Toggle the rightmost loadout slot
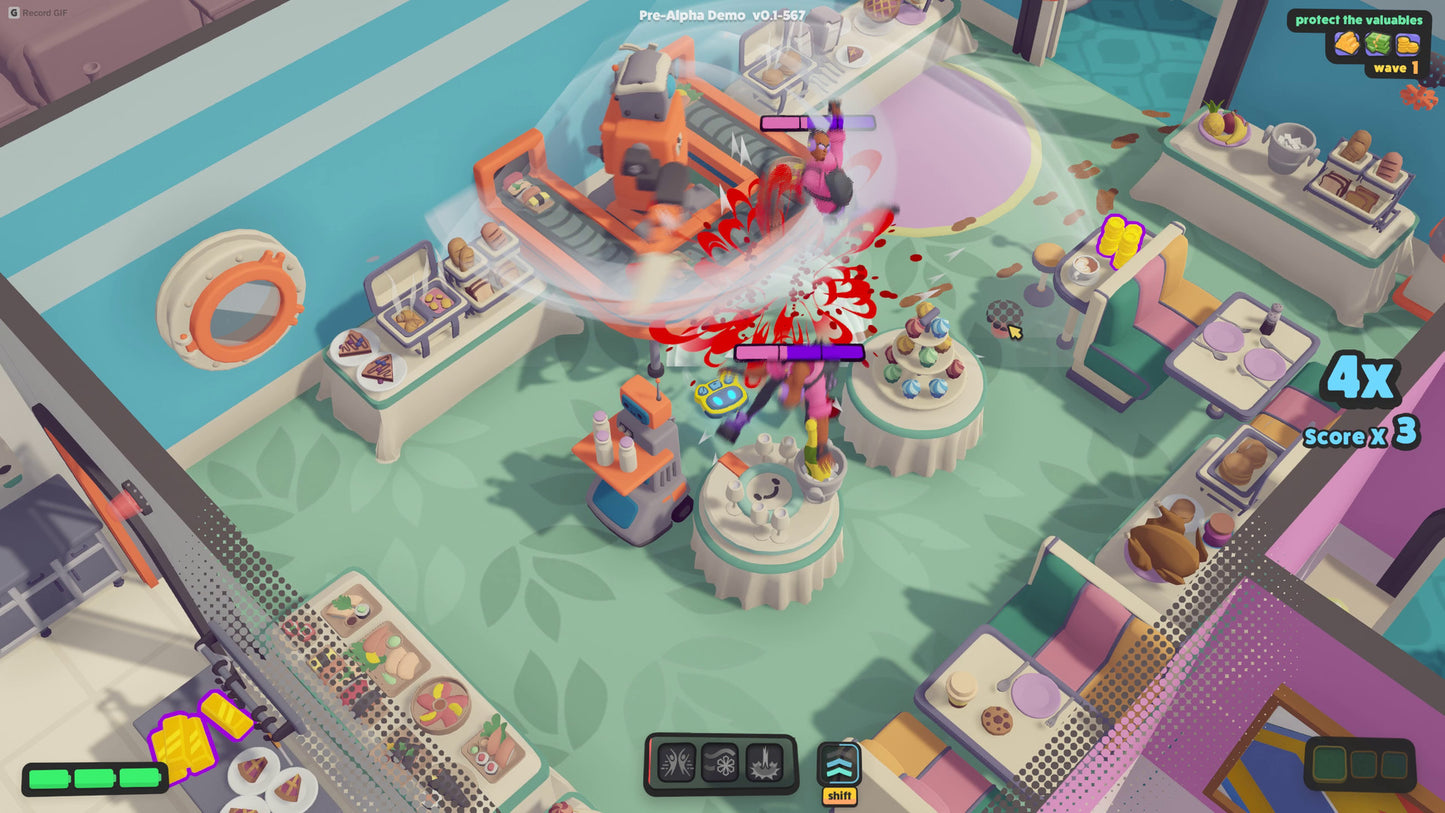The image size is (1445, 813). (1394, 765)
